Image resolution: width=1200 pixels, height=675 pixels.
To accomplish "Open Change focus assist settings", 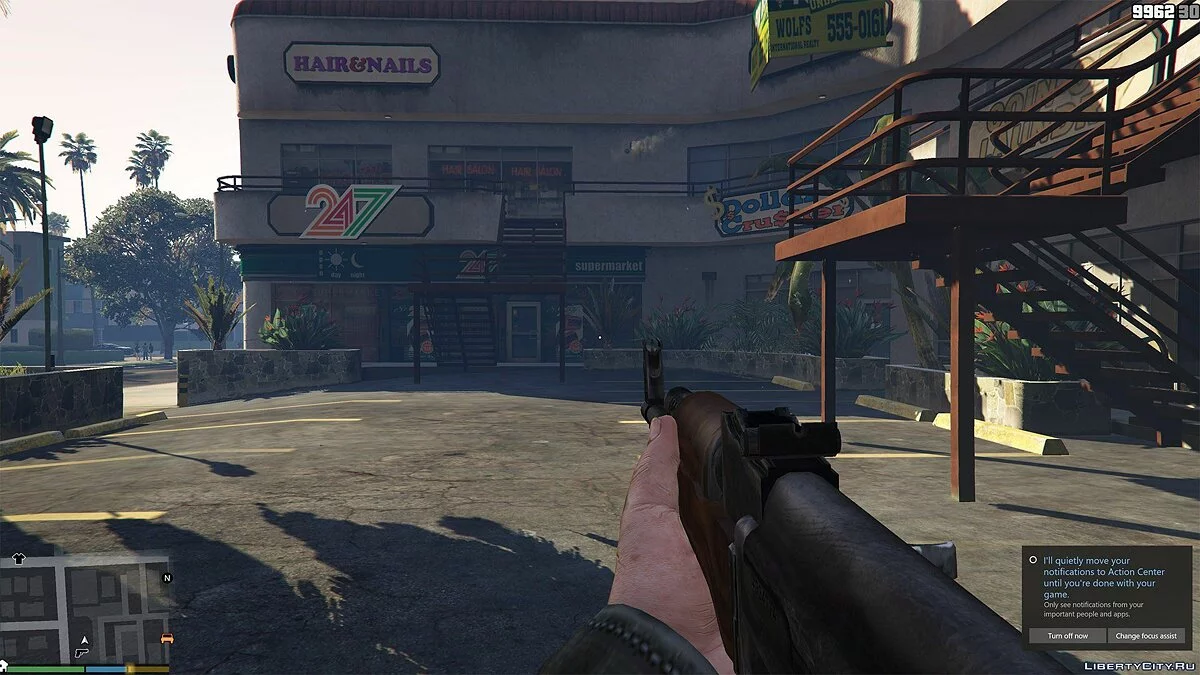I will 1149,635.
